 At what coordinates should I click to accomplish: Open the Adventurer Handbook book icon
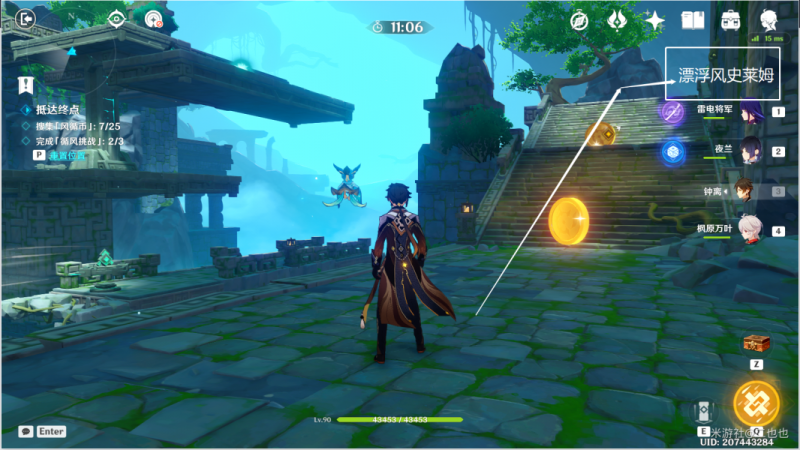coord(692,19)
